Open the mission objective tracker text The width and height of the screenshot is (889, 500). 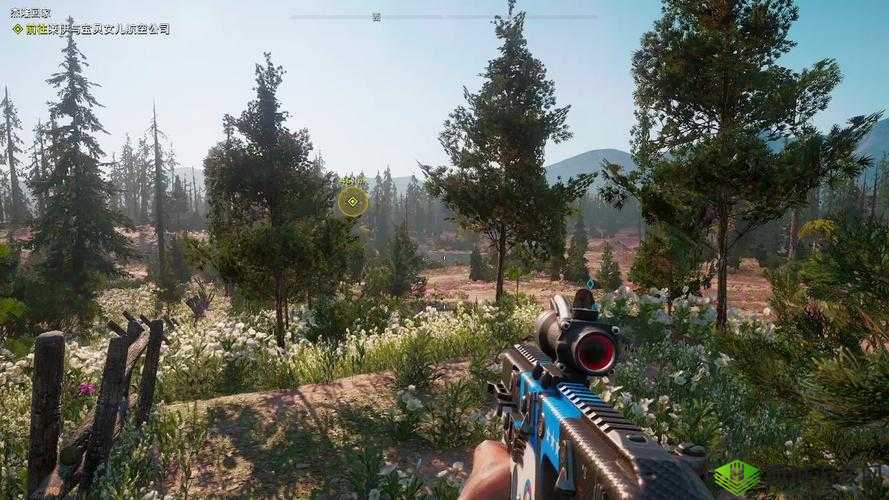[x=96, y=30]
